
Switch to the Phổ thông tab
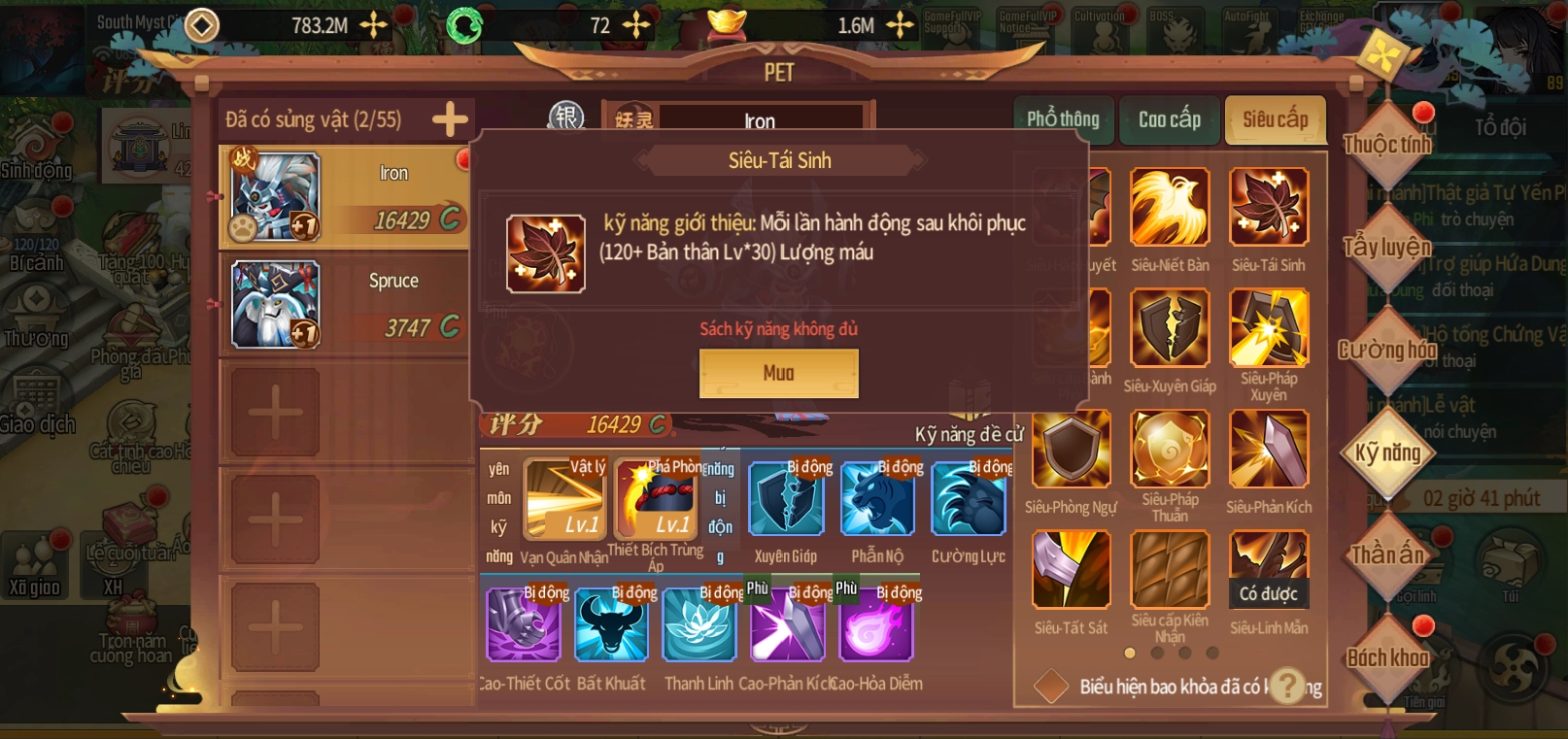1063,119
